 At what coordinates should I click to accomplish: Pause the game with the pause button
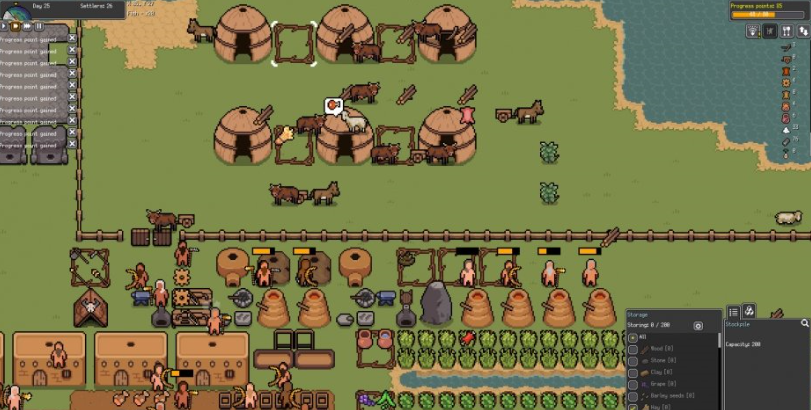(40, 26)
